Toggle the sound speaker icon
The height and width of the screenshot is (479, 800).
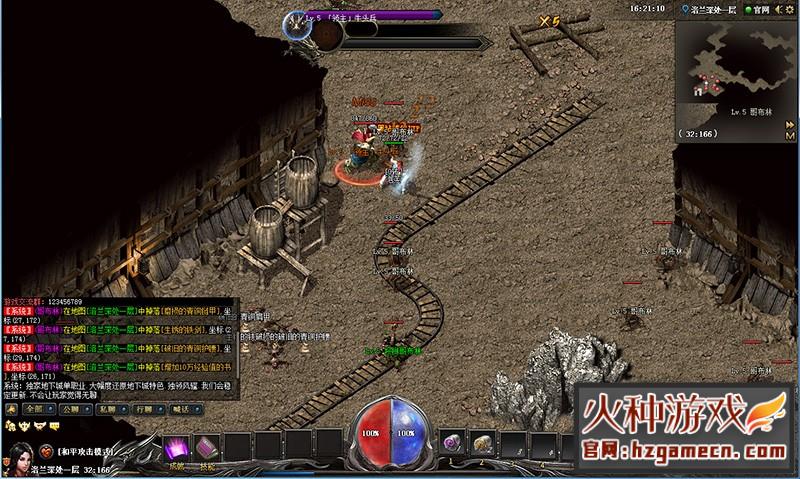780,8
